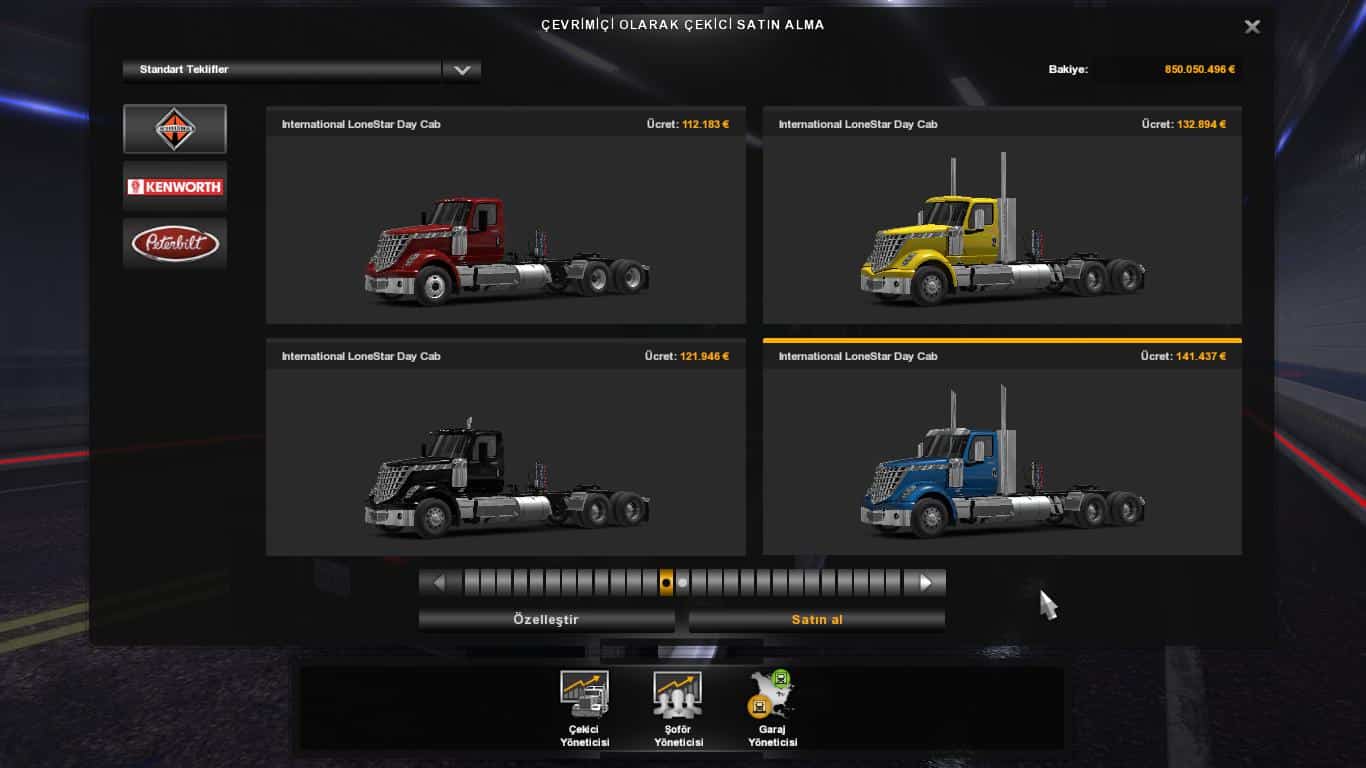Buy the truck with Satın al
This screenshot has width=1366, height=768.
(817, 620)
